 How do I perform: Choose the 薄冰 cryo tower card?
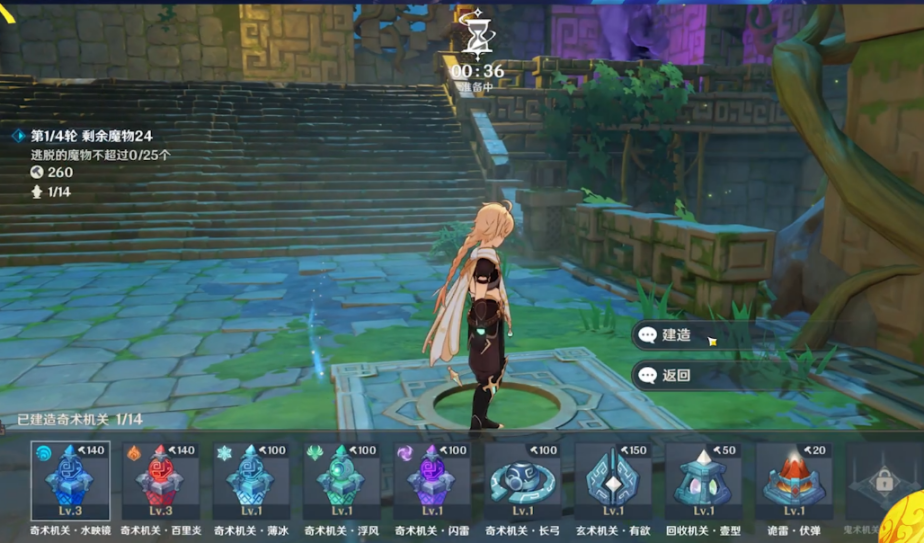[250, 480]
